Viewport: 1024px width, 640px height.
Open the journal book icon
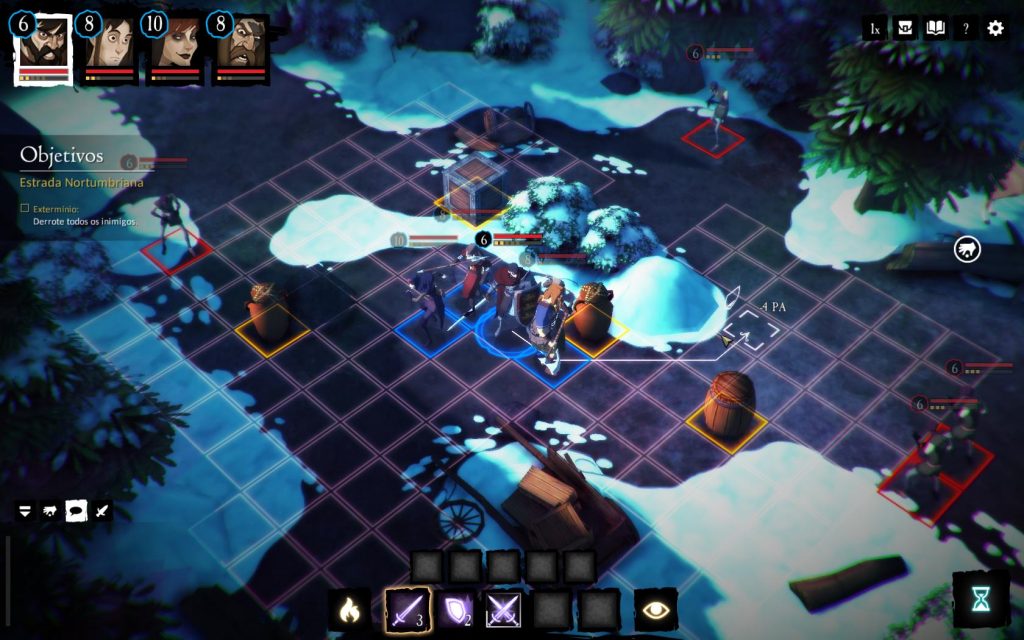pos(935,29)
